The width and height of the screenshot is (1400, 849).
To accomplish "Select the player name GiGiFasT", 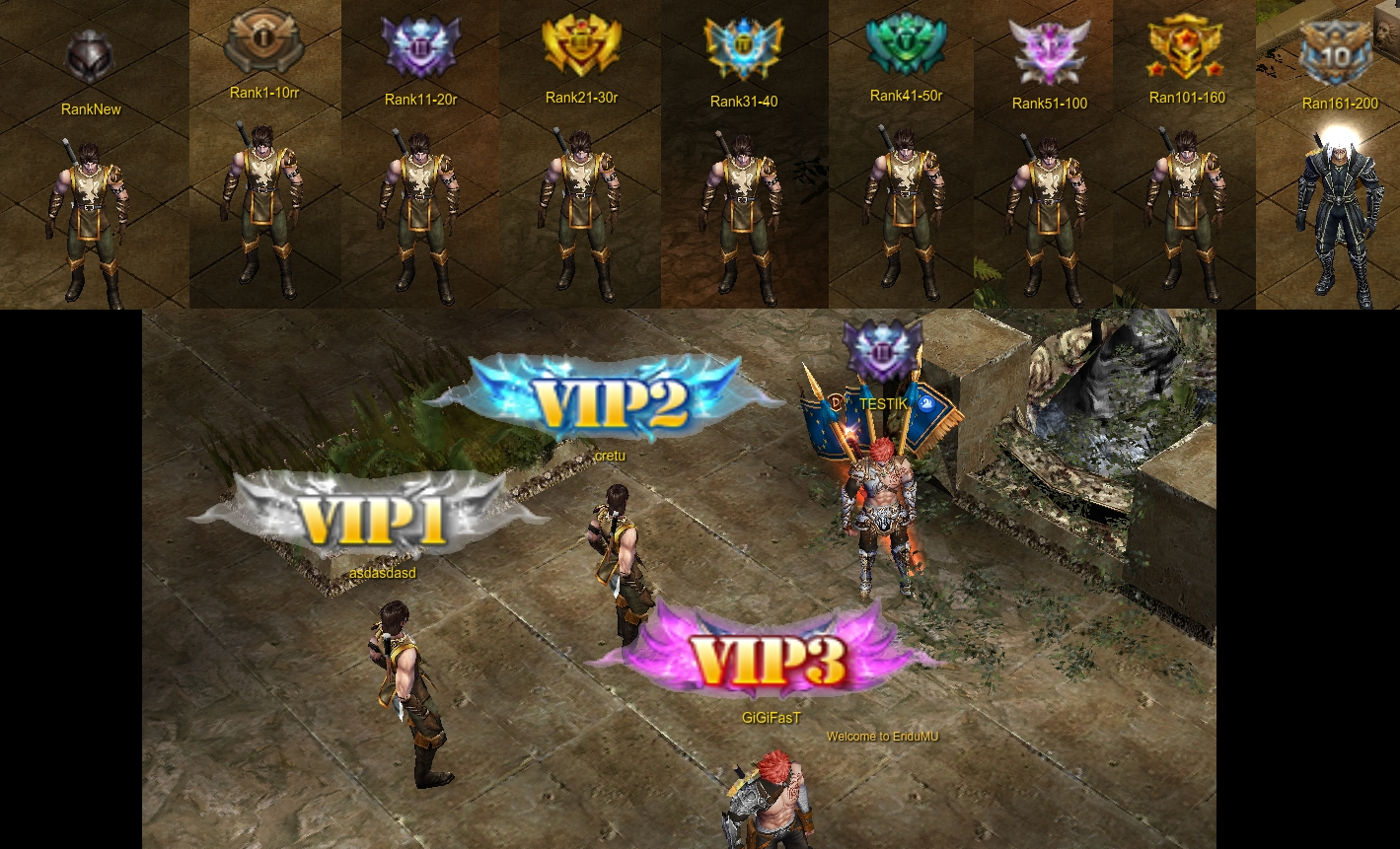I will [772, 718].
